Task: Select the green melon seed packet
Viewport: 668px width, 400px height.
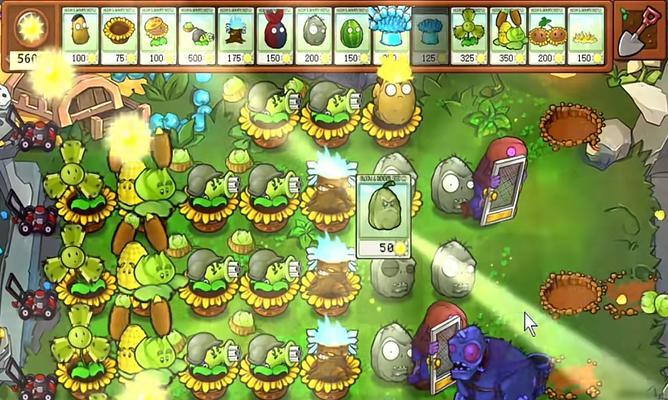Action: coord(352,36)
